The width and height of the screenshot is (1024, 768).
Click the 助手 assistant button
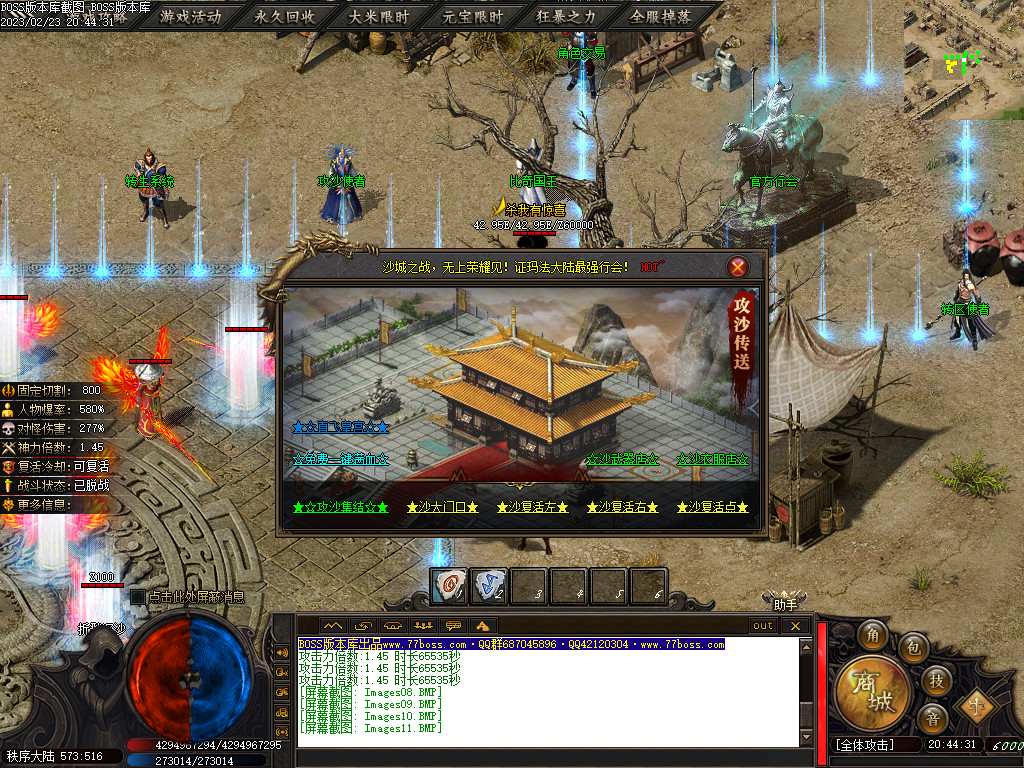(785, 604)
